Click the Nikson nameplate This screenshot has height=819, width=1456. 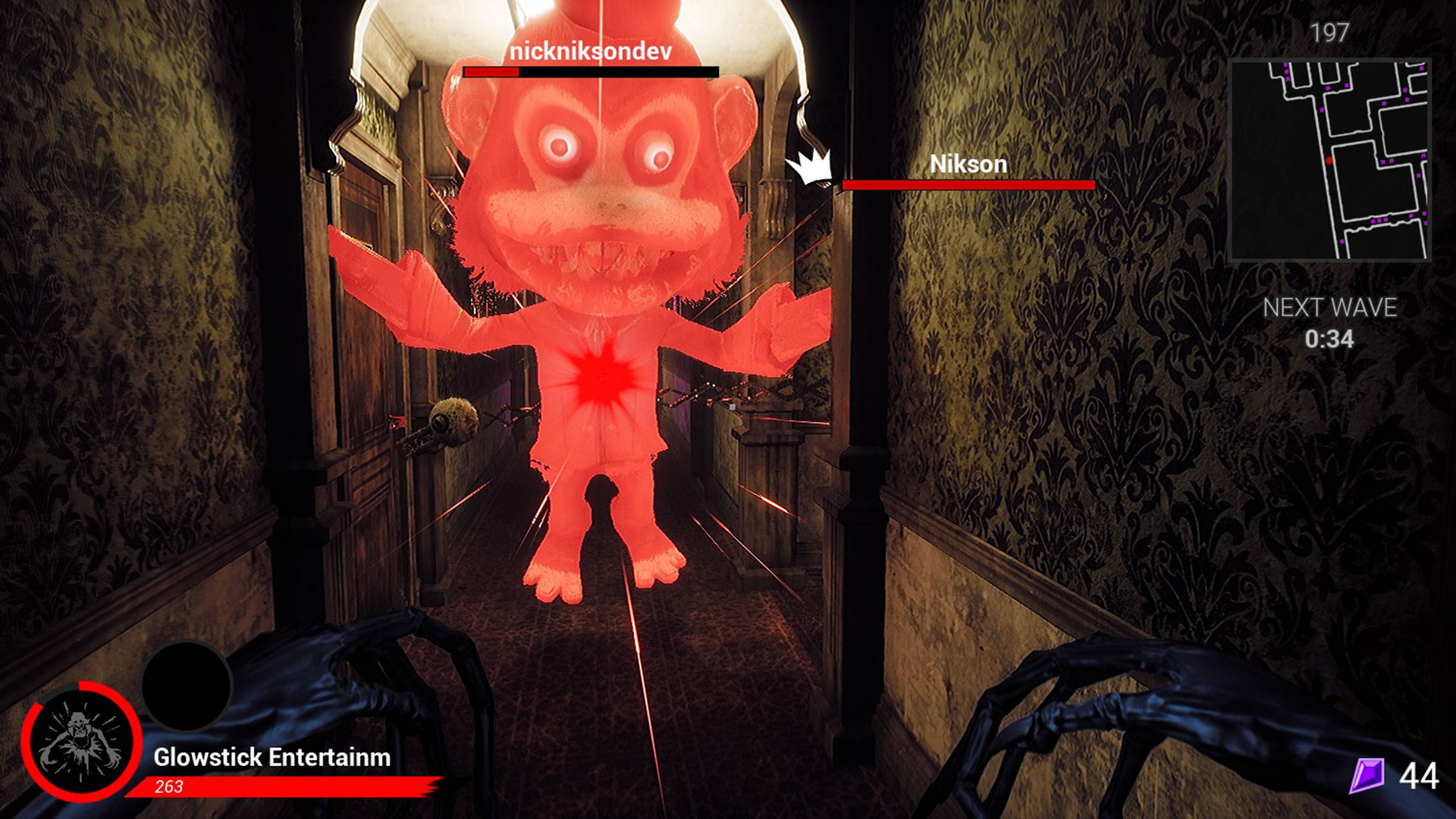click(969, 164)
